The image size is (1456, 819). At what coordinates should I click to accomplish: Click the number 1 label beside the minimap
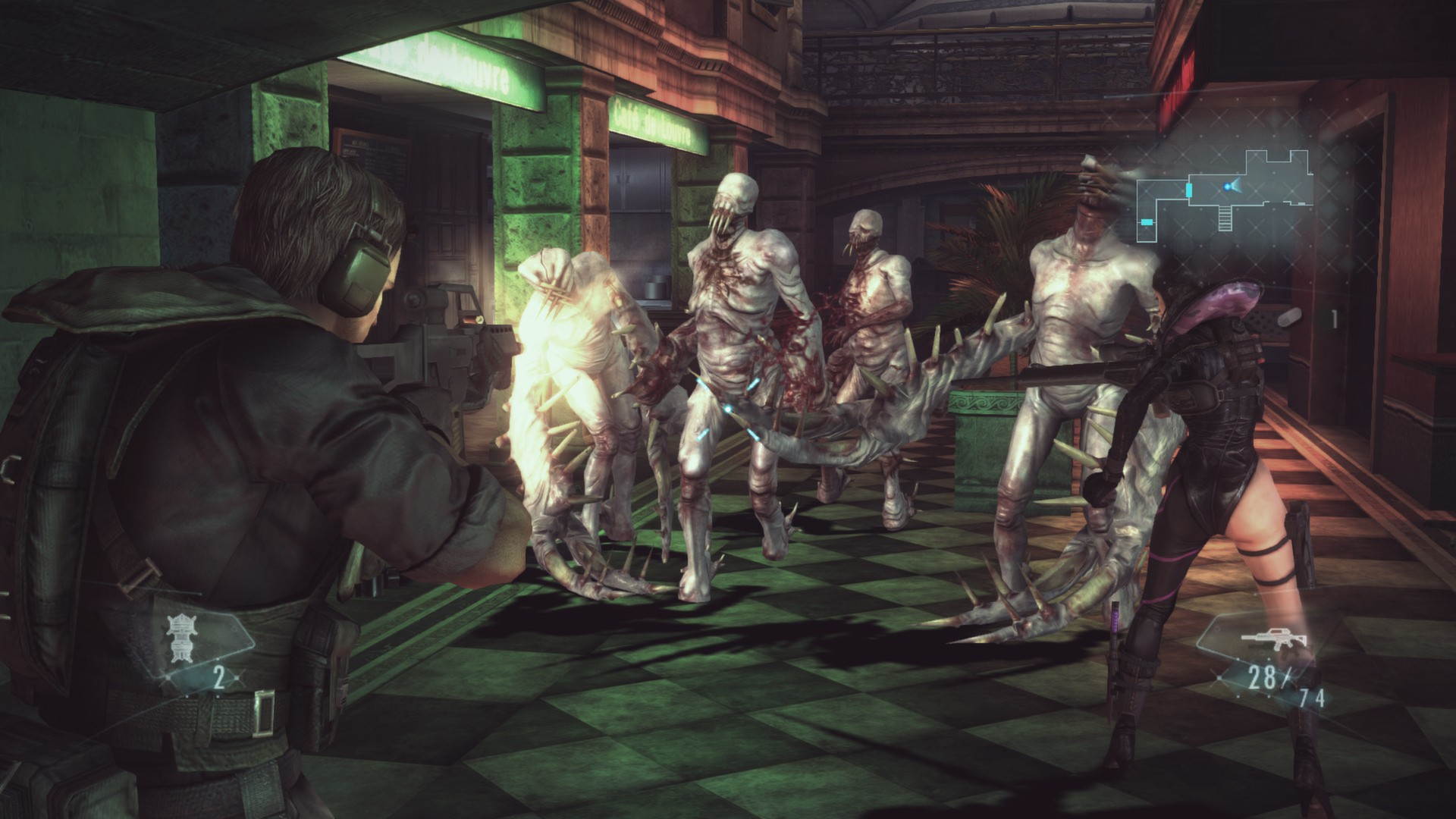[1335, 317]
